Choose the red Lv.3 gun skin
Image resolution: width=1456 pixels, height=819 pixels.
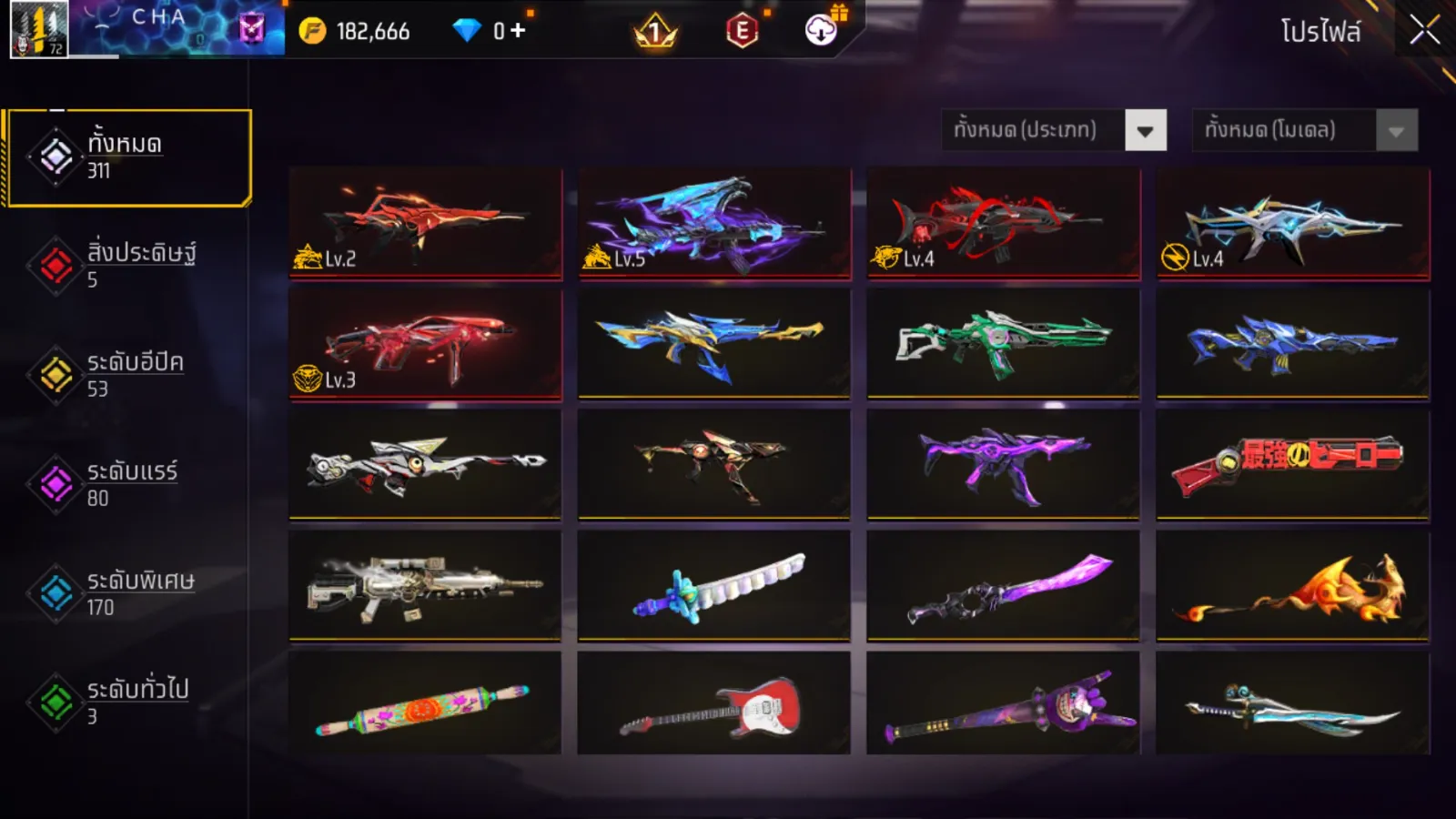(425, 344)
